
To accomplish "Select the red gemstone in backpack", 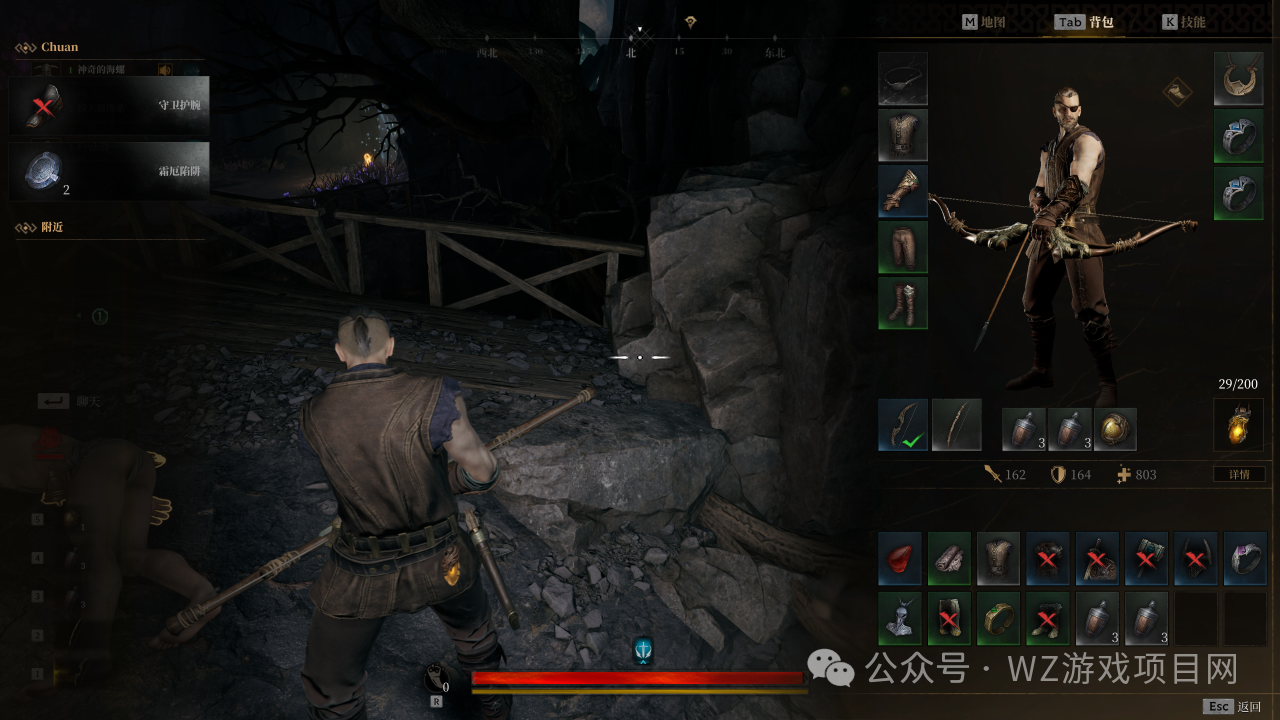I will point(899,559).
